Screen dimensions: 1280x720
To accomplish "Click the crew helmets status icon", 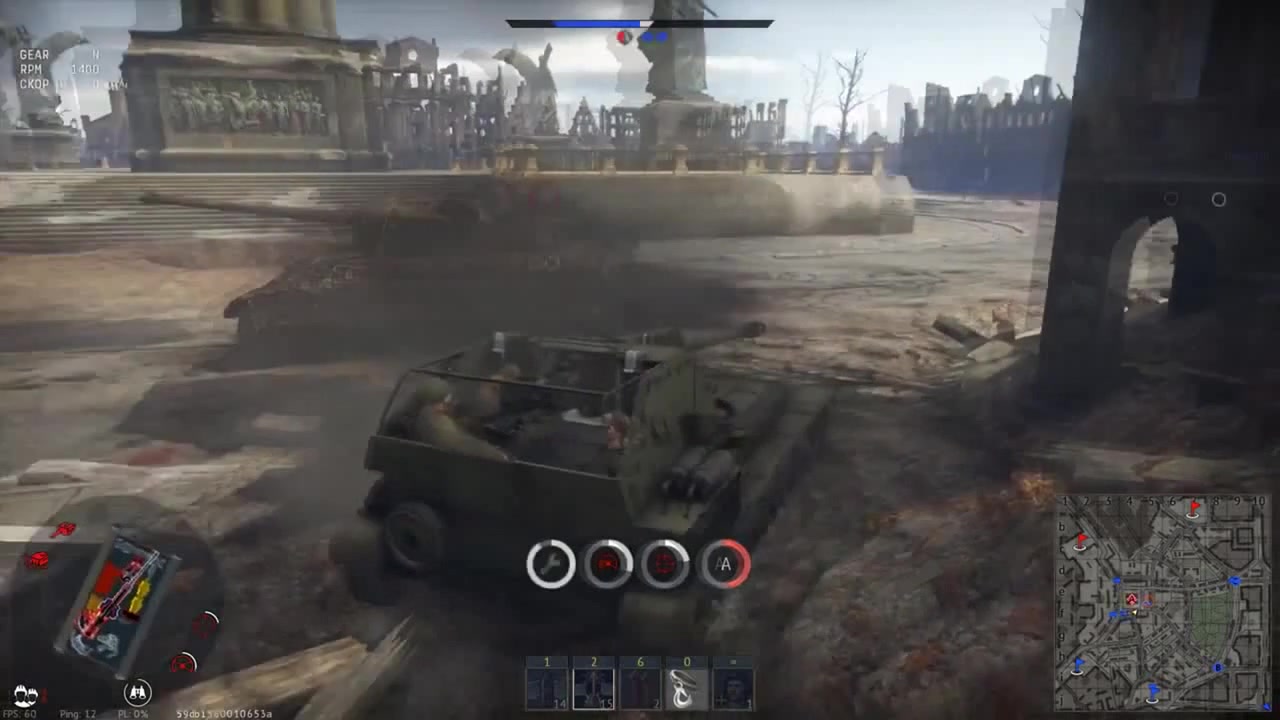I will coord(25,693).
